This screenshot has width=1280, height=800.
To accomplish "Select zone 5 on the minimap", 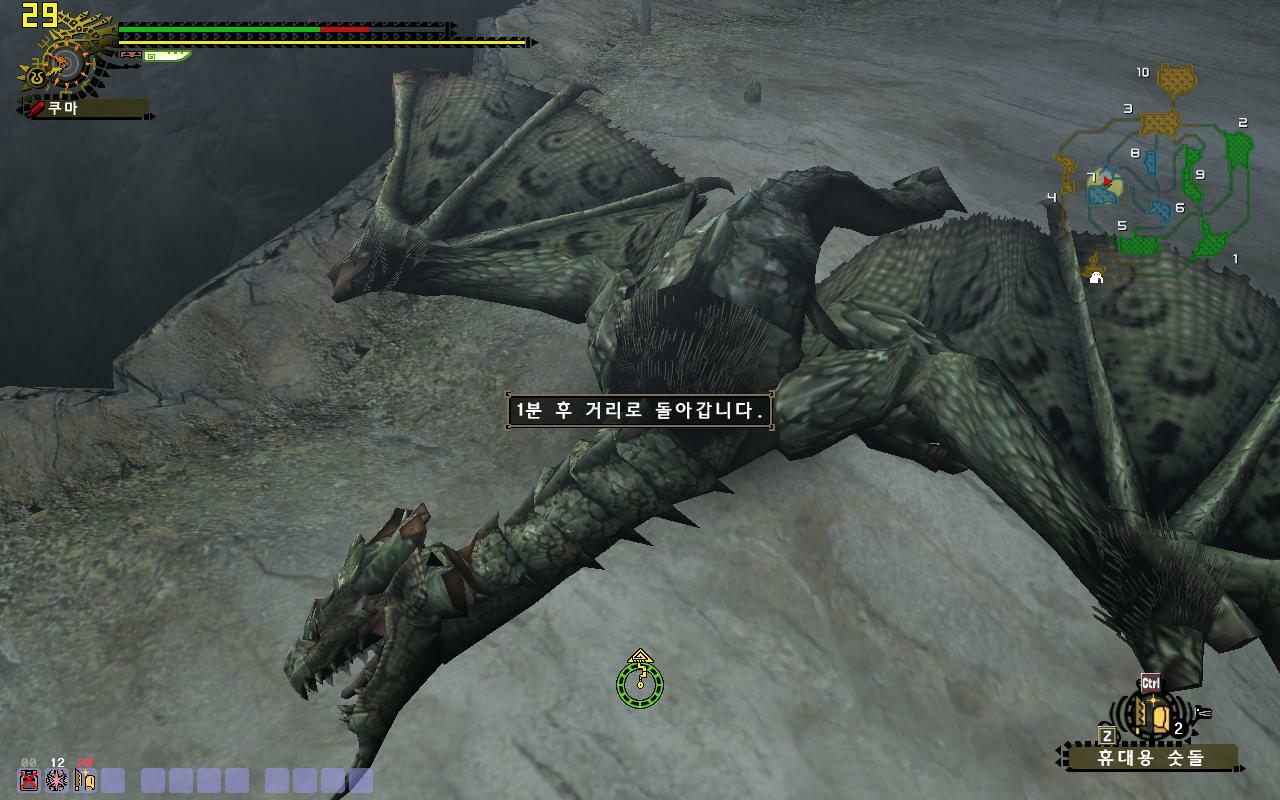I will click(1124, 224).
